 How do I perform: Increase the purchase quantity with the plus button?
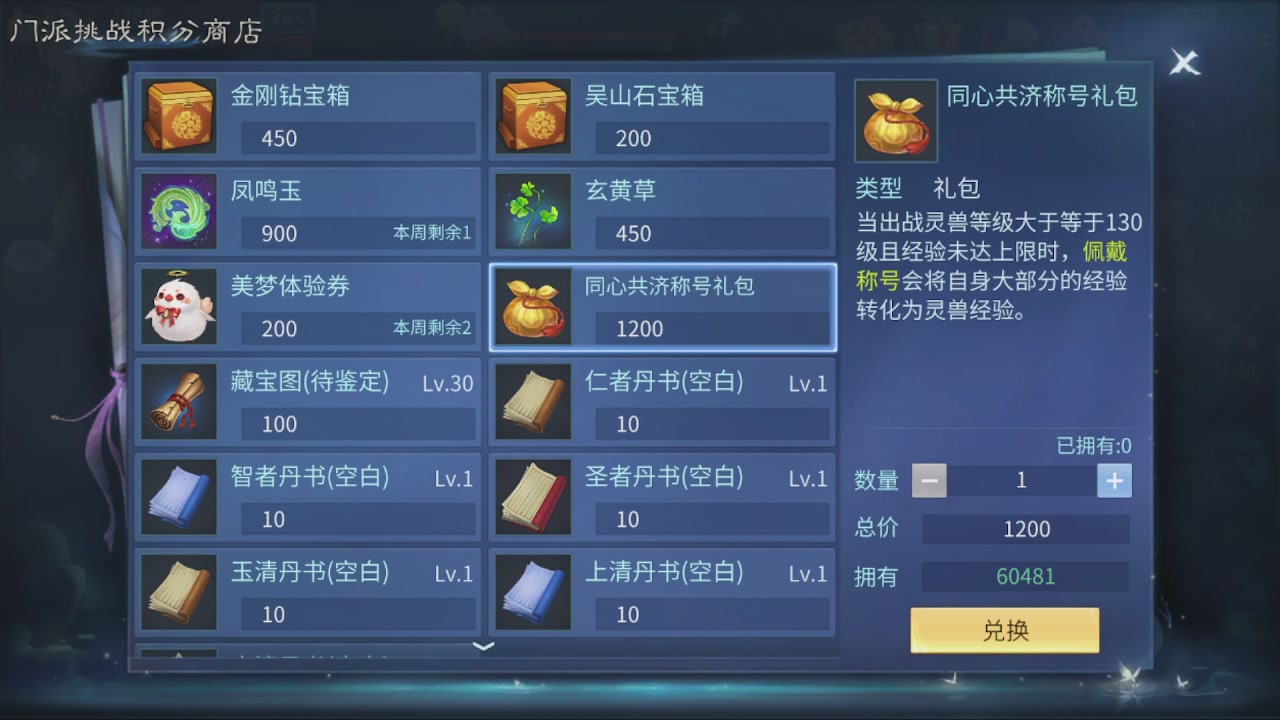1114,480
